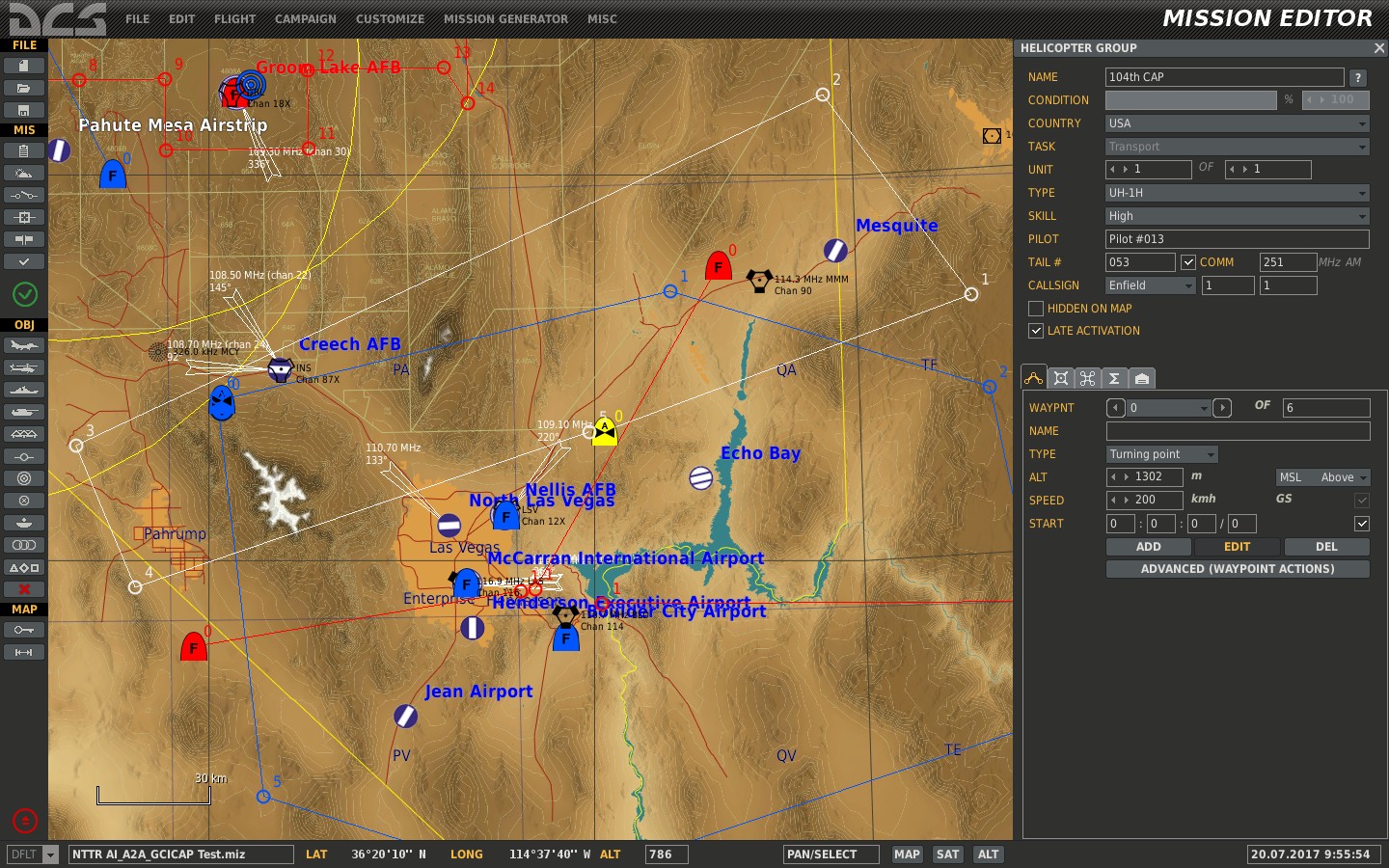Adjust the CONDITION percentage control to change 100
Viewport: 1389px width, 868px height.
coord(1337,99)
